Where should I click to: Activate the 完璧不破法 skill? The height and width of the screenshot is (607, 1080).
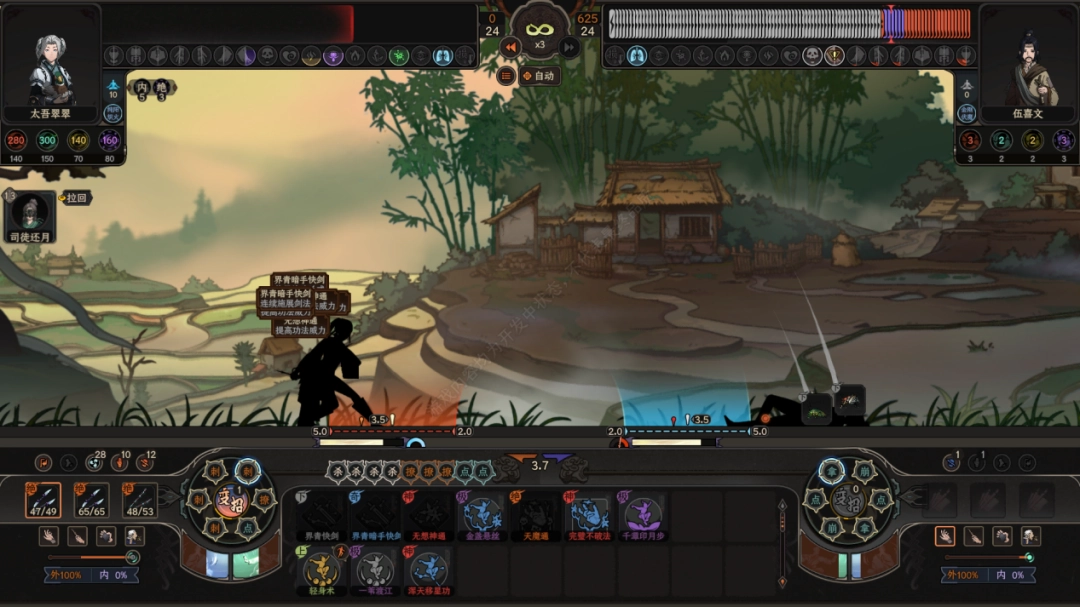point(590,516)
